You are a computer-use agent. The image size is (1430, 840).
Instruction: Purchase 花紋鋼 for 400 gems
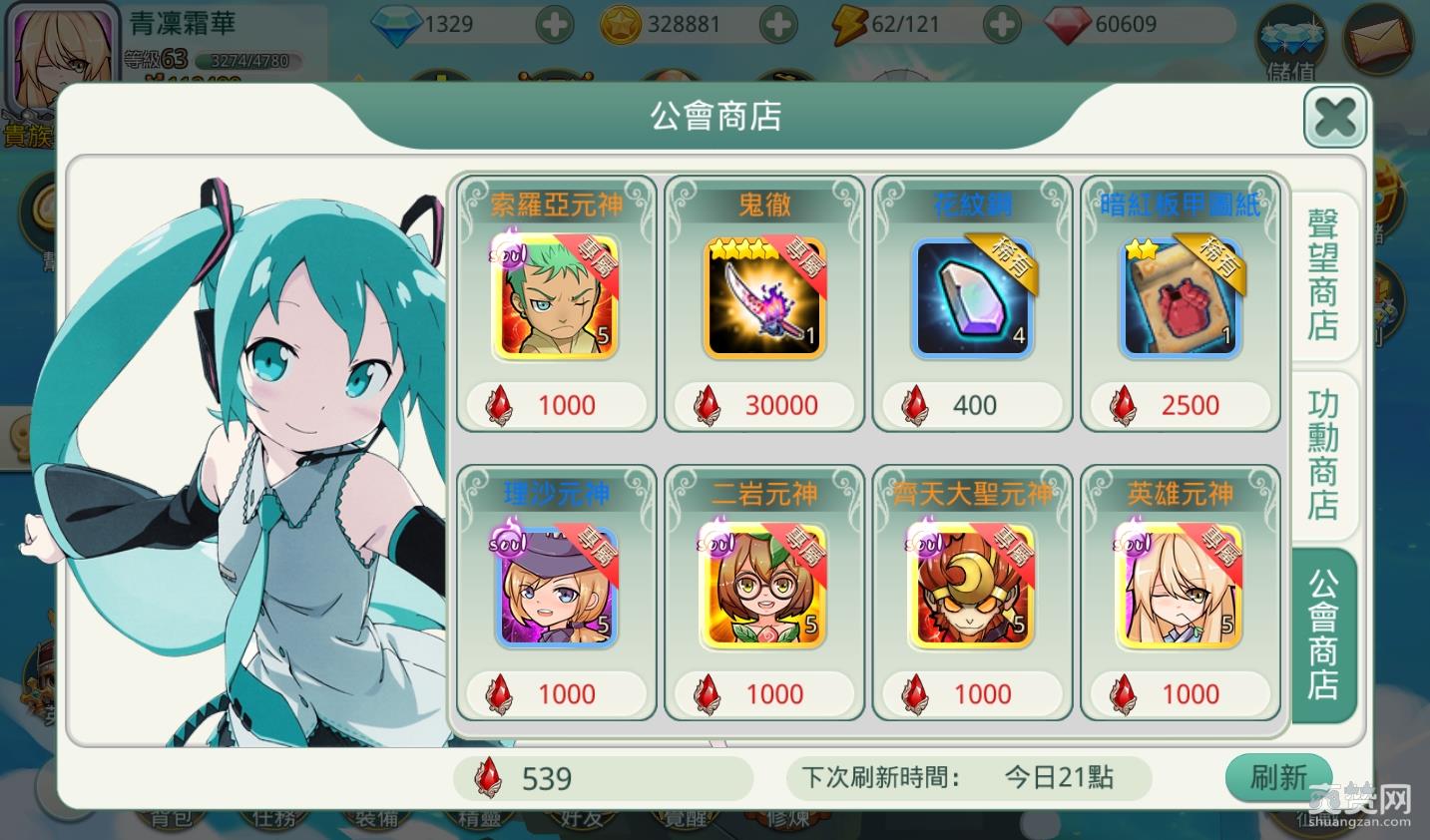pos(973,405)
